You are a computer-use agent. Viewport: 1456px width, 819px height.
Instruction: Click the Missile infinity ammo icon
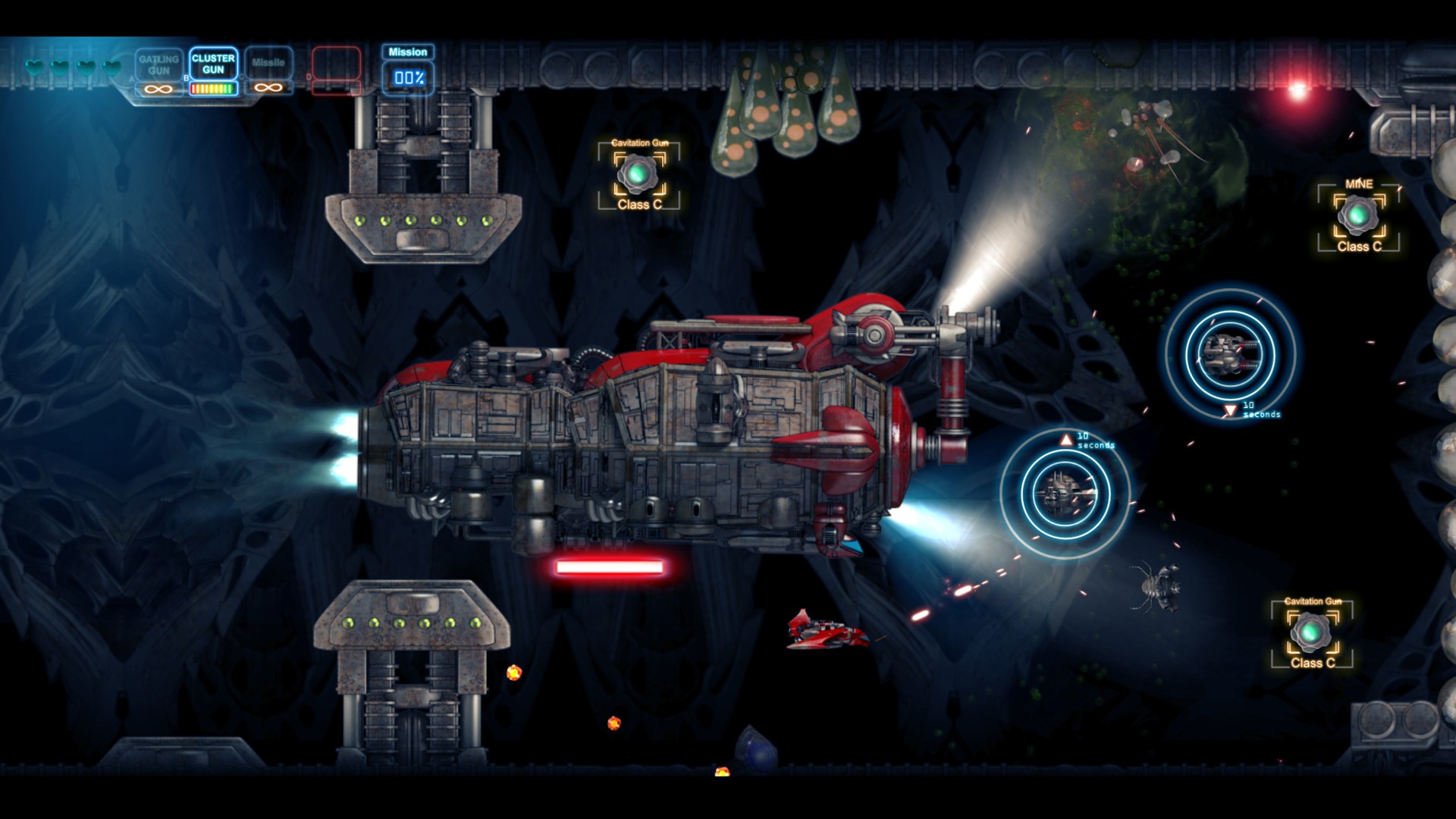pos(270,87)
